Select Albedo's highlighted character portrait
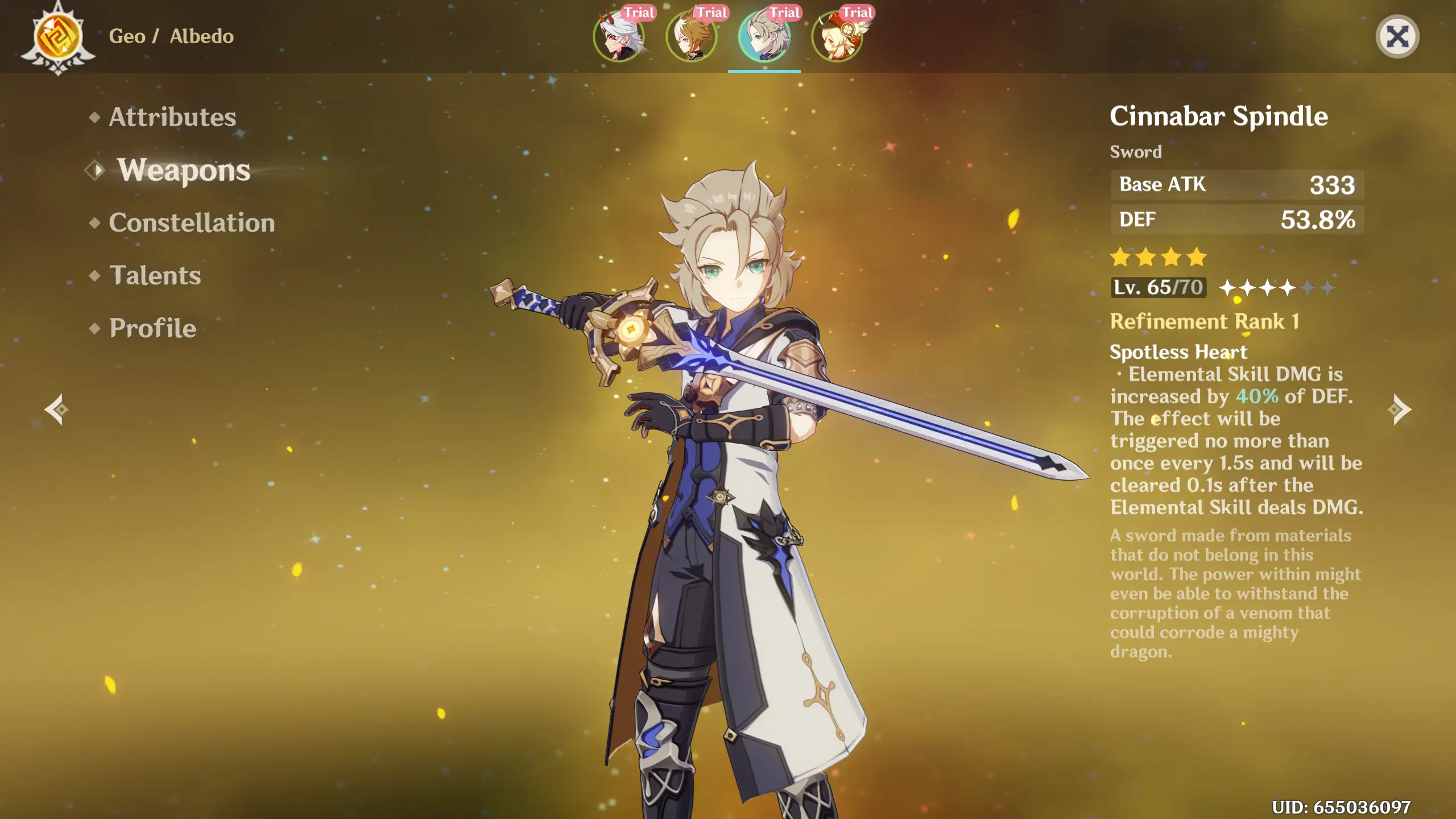 click(764, 37)
